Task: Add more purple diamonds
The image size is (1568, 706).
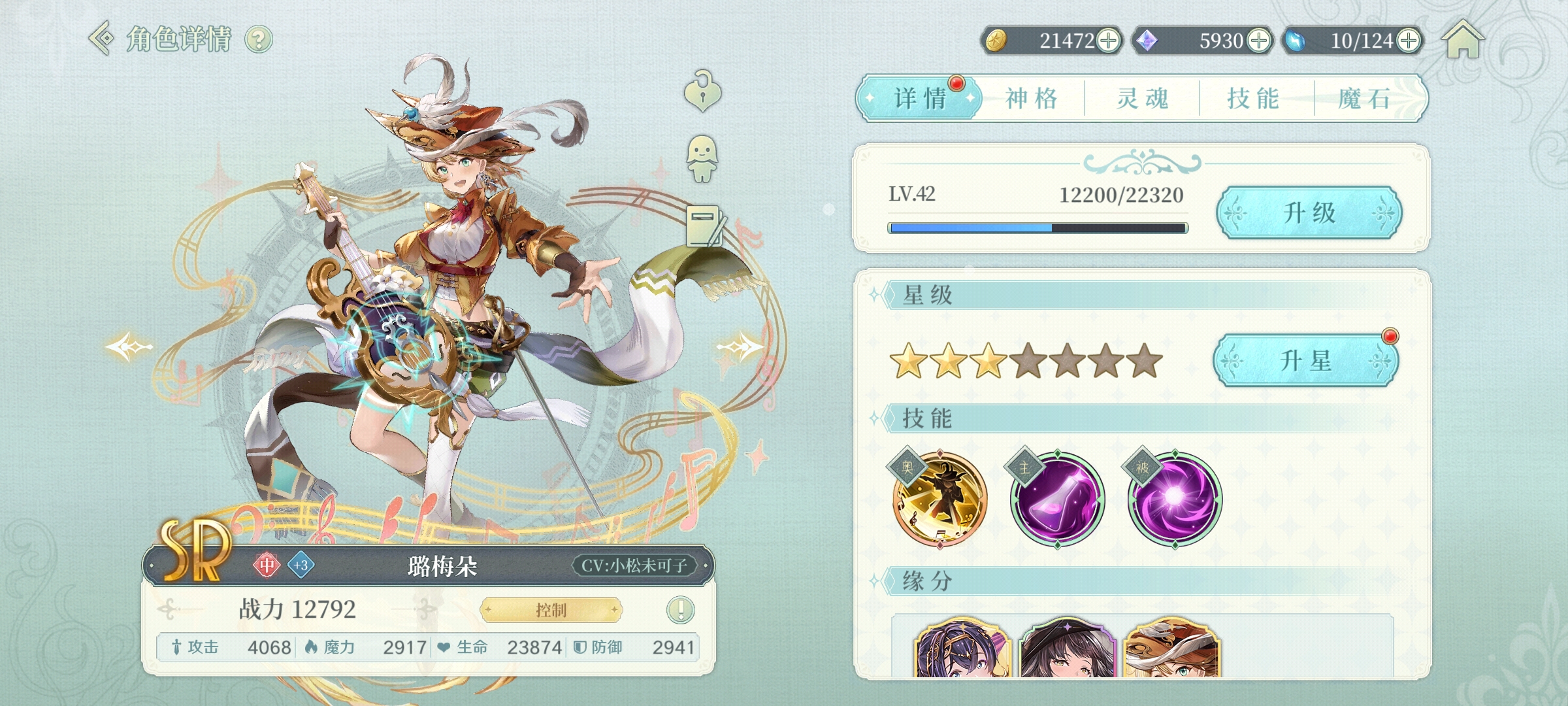Action: point(1259,41)
